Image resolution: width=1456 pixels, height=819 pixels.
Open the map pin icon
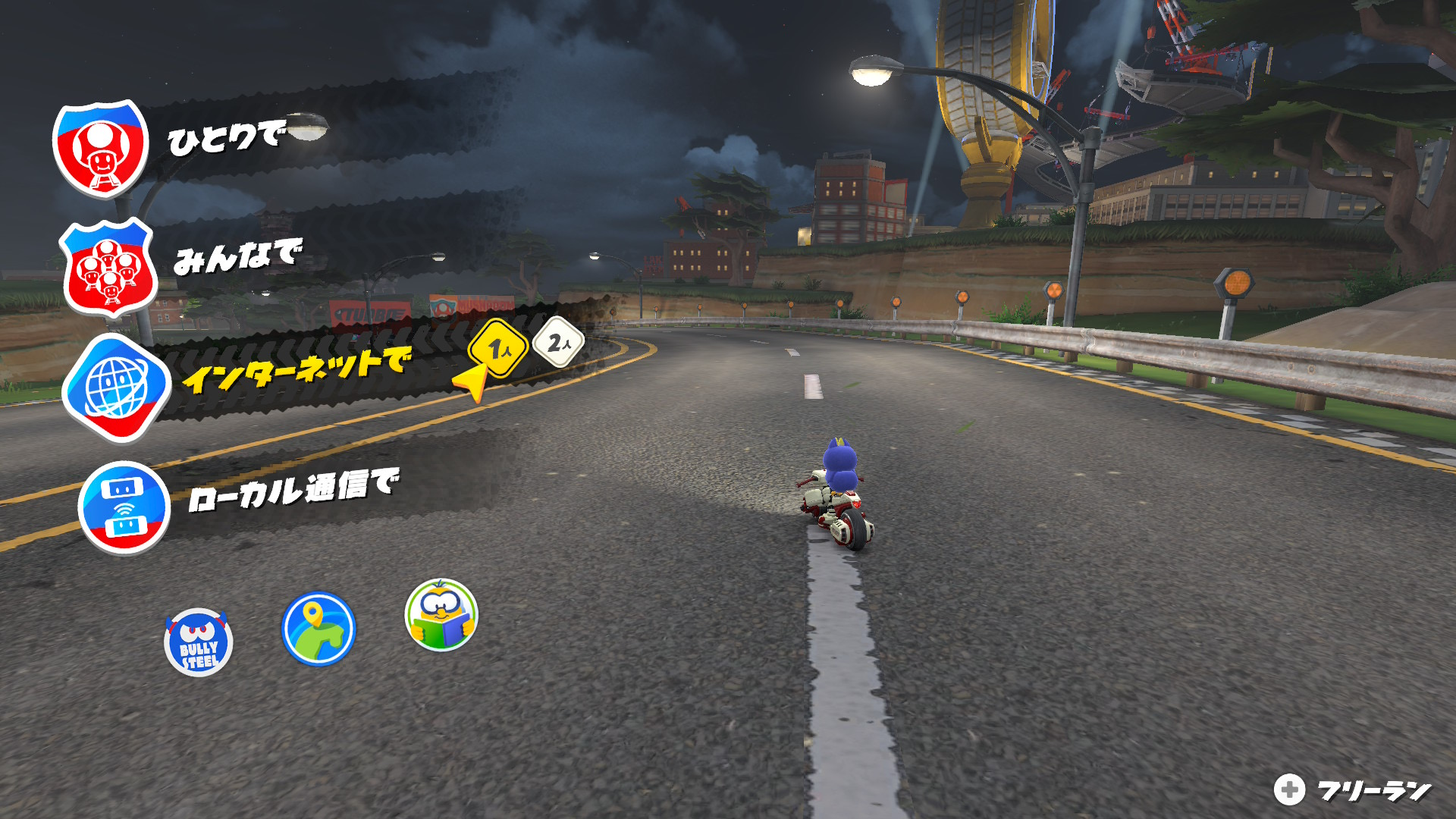coord(318,629)
